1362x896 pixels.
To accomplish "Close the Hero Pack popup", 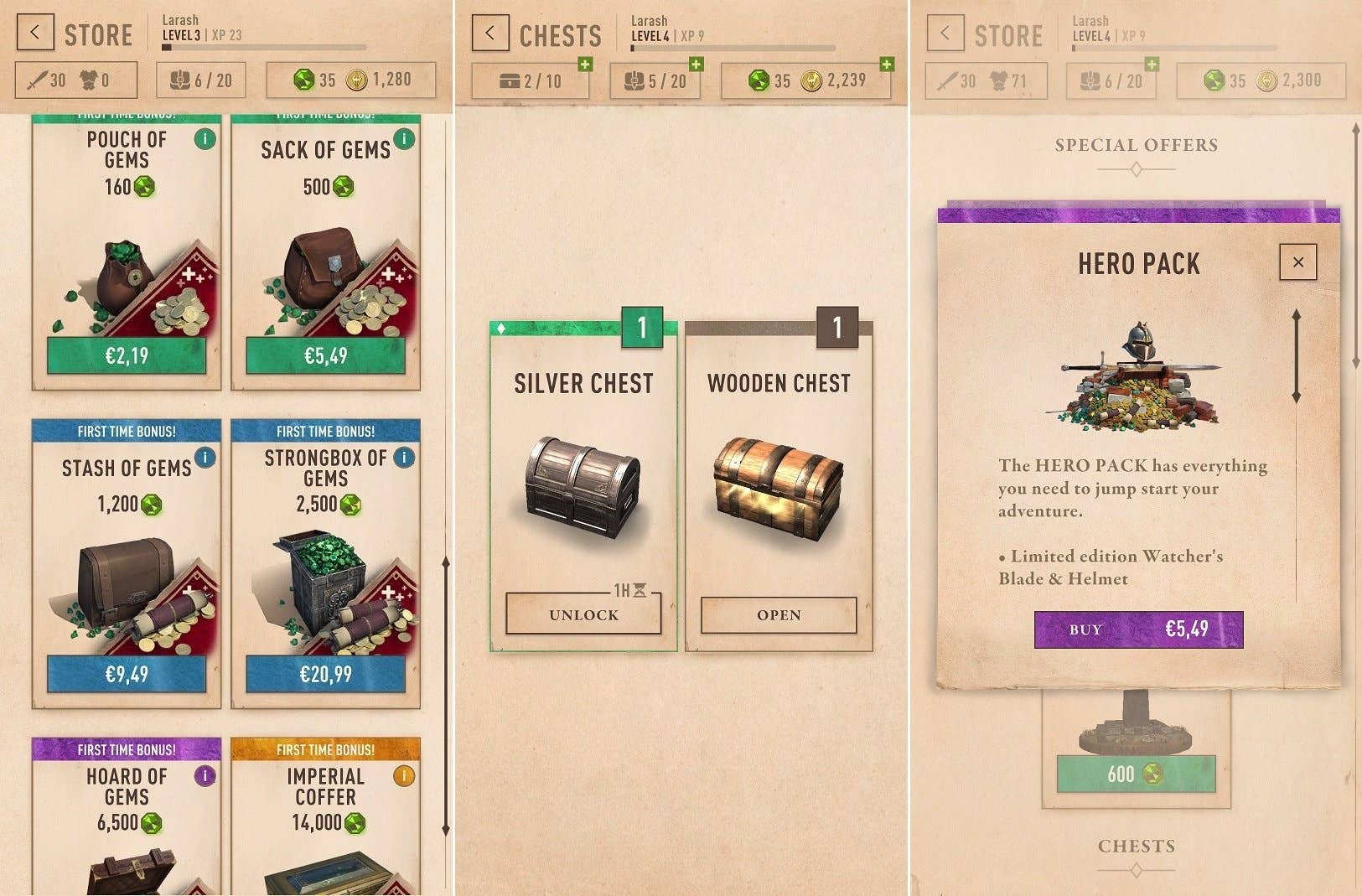I will point(1297,262).
